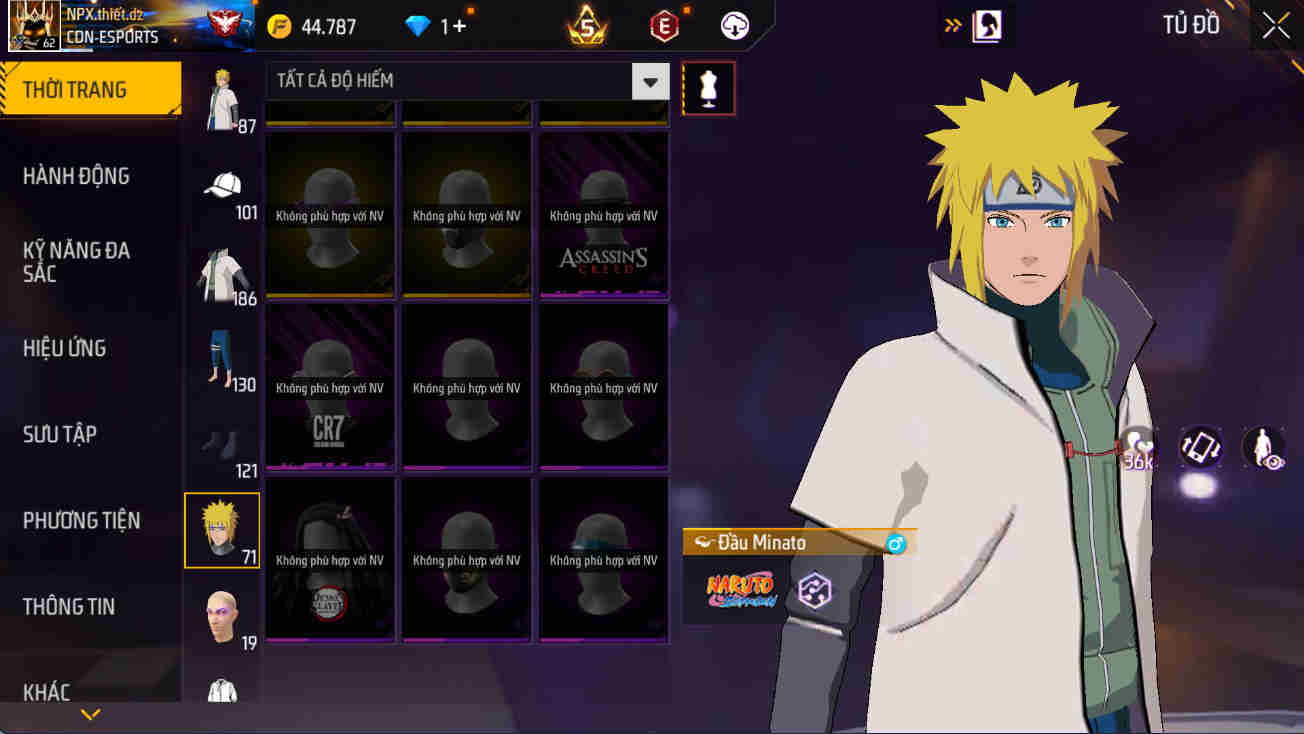This screenshot has height=734, width=1304.
Task: Select the cap category with 101 items
Action: [x=222, y=186]
